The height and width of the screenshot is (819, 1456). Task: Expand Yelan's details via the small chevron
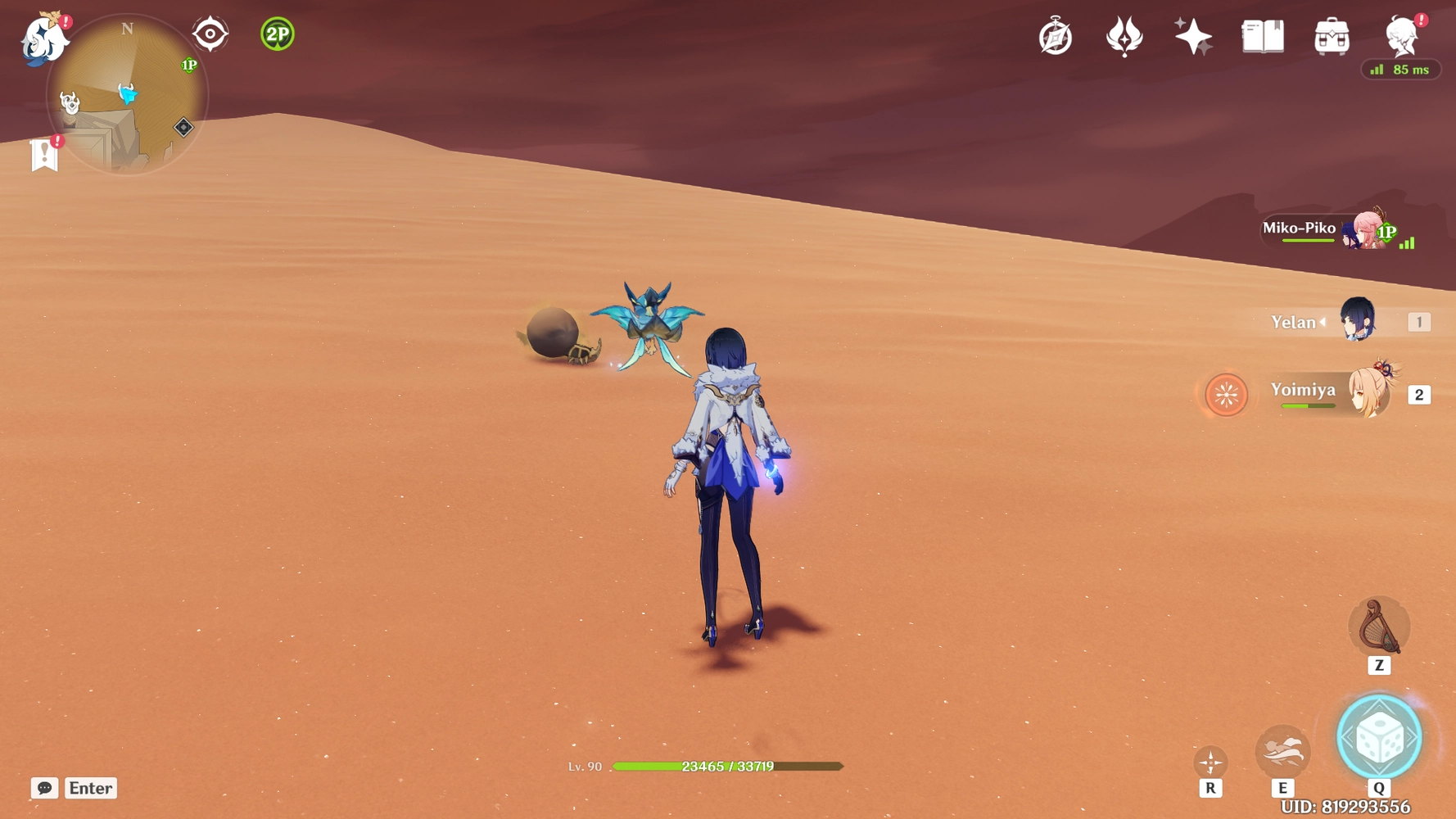[x=1324, y=322]
